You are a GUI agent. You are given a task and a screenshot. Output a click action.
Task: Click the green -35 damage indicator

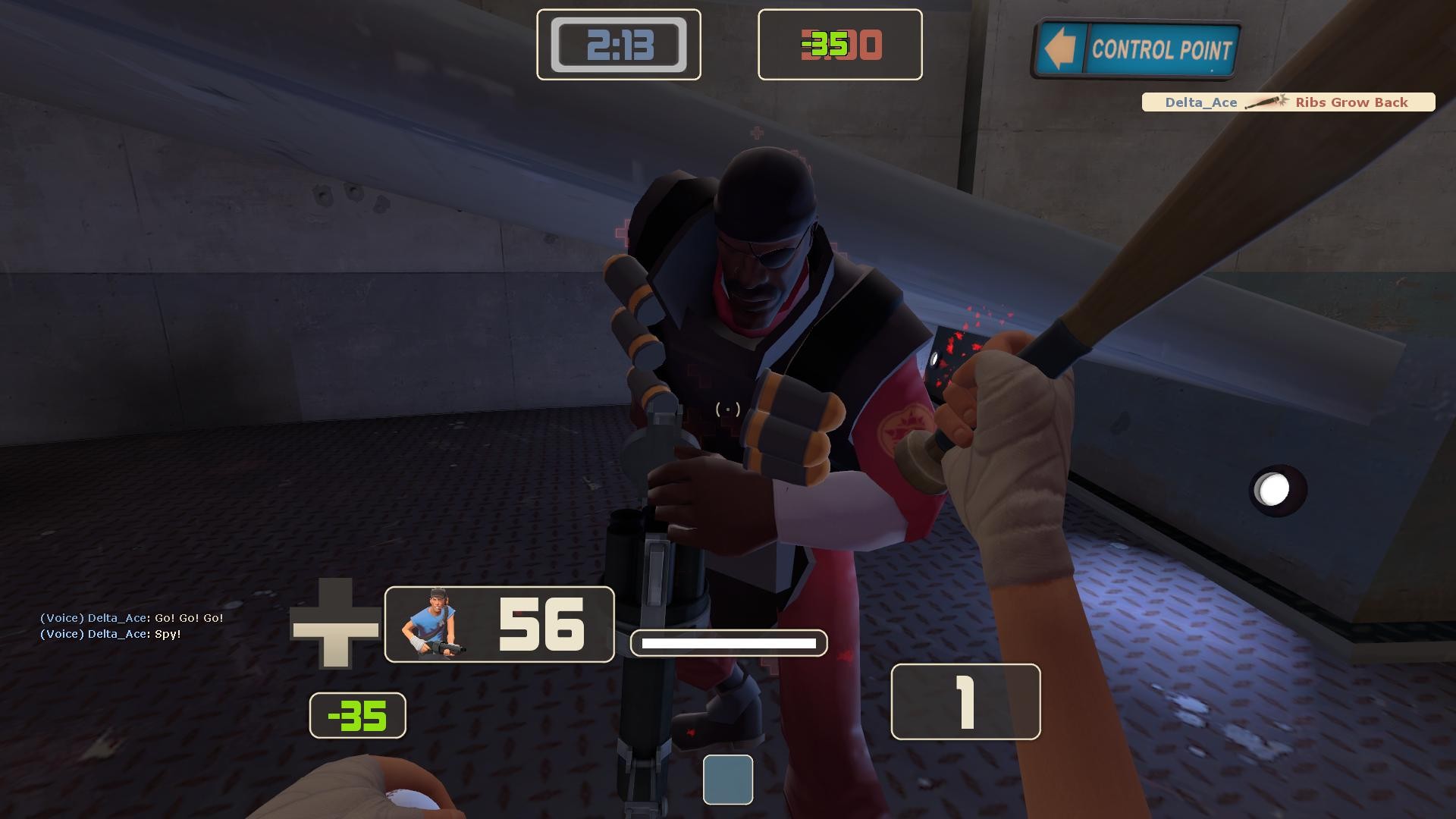357,714
